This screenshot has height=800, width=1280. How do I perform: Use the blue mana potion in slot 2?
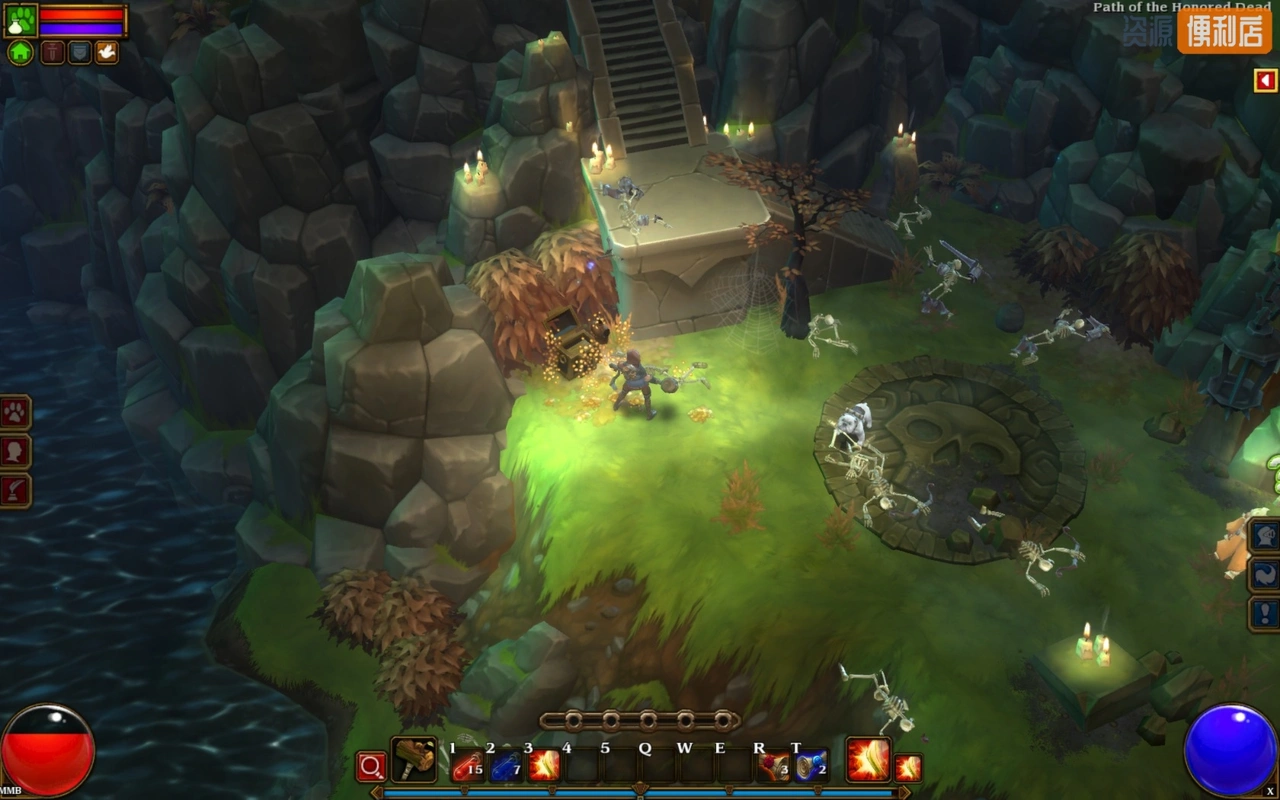(x=505, y=766)
